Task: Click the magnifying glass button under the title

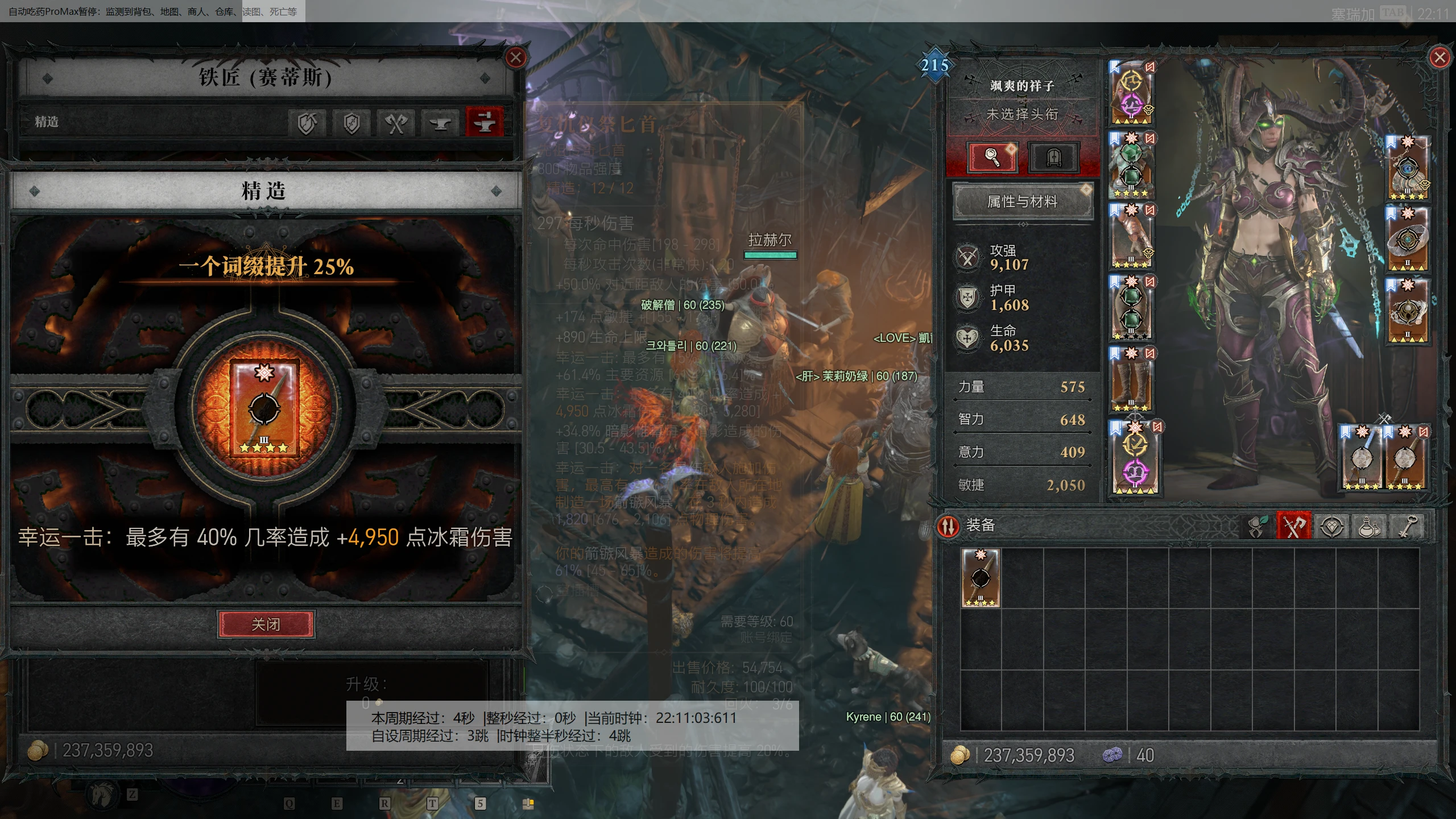Action: tap(992, 157)
